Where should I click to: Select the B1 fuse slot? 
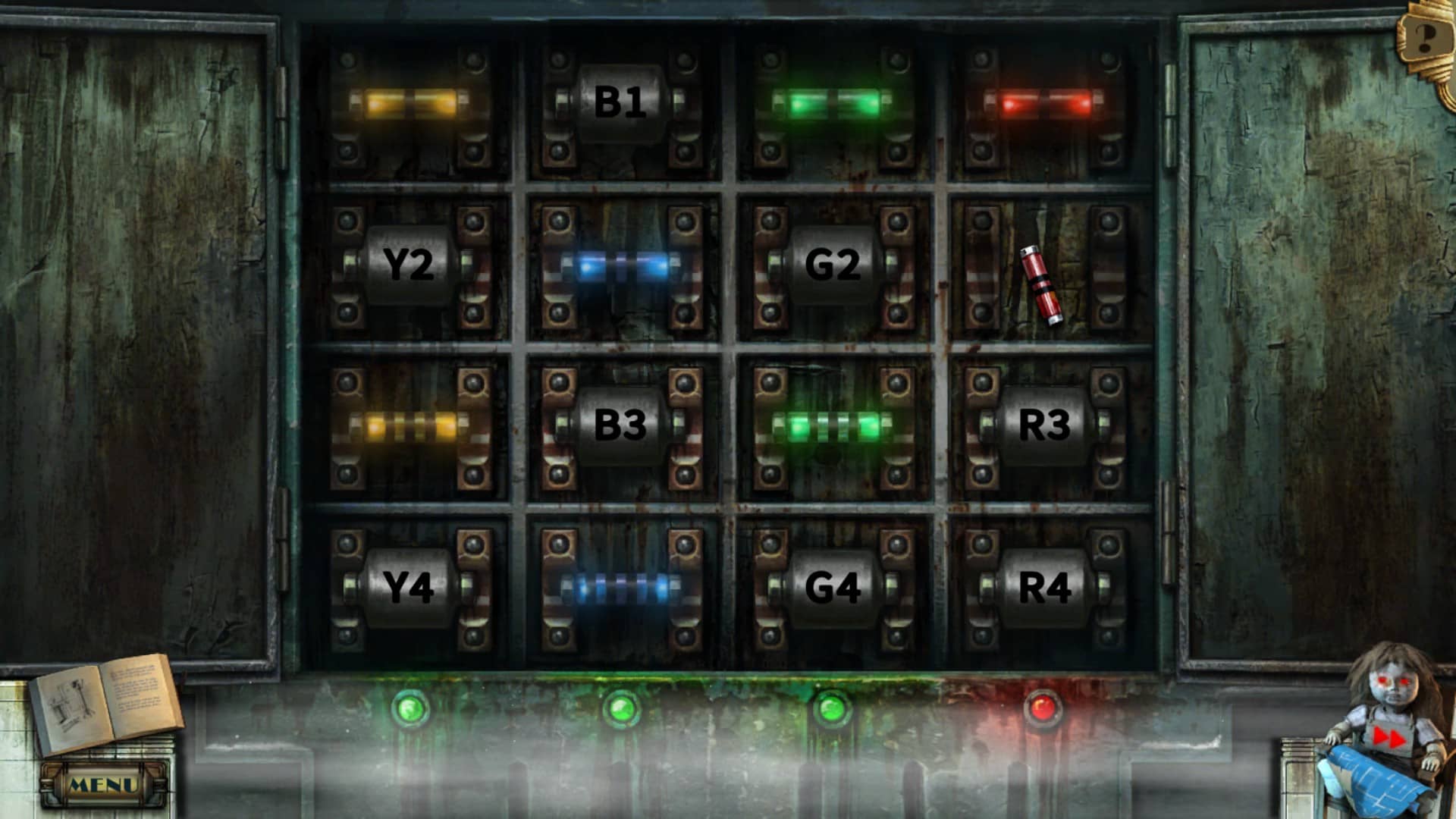(x=620, y=103)
